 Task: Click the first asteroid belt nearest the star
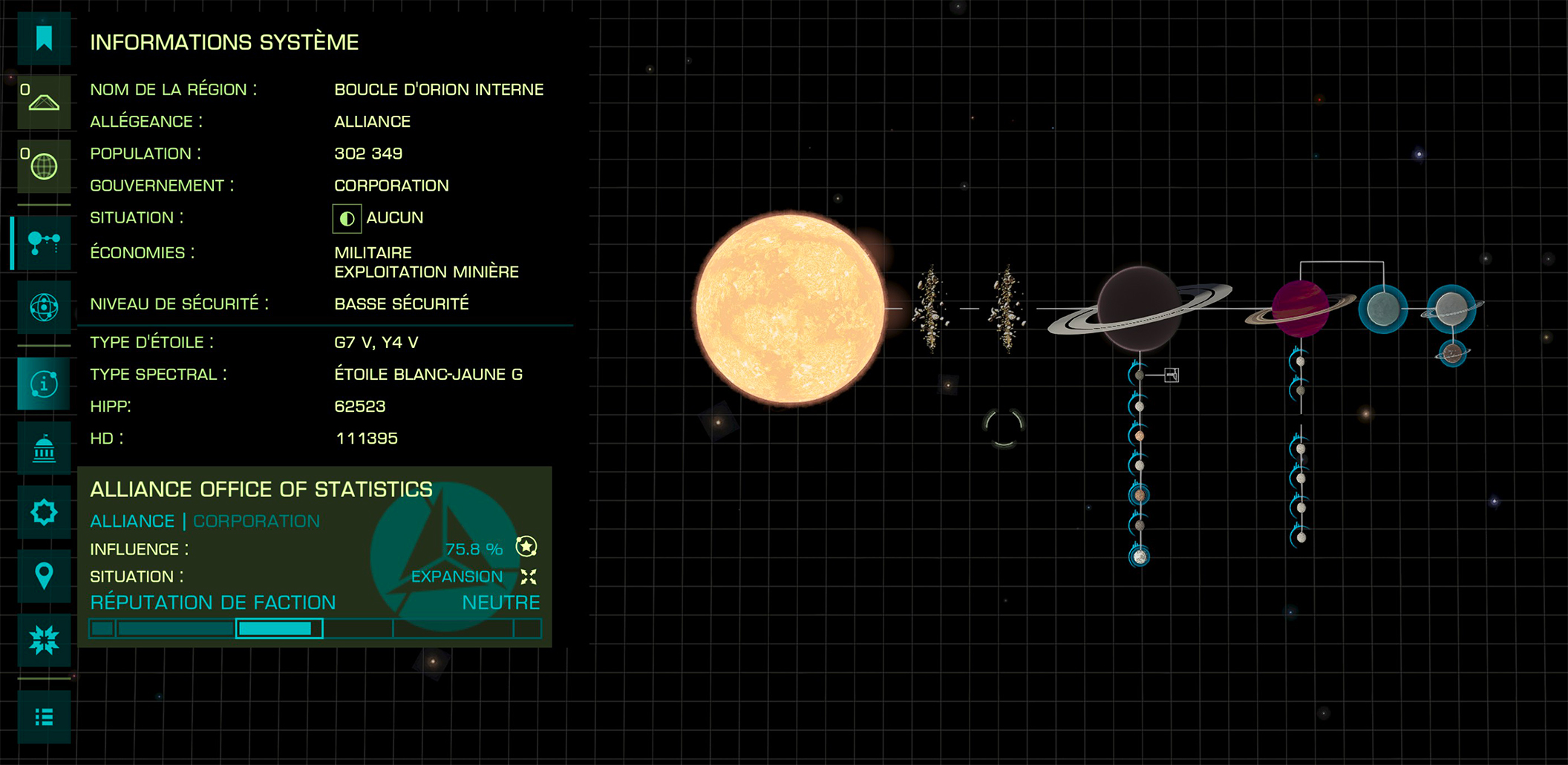tap(930, 309)
